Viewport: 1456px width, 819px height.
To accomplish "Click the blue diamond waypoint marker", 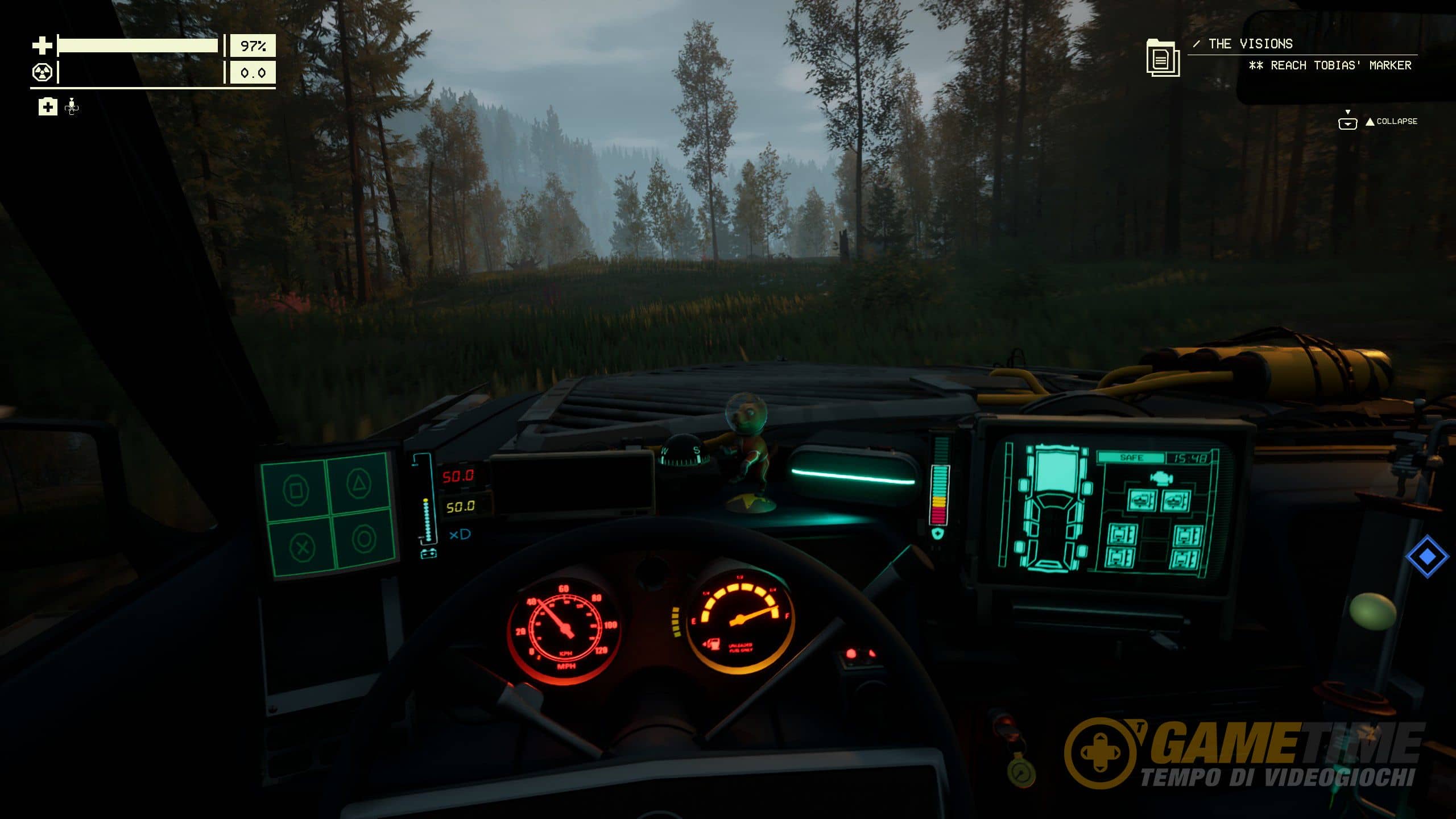I will click(1426, 556).
